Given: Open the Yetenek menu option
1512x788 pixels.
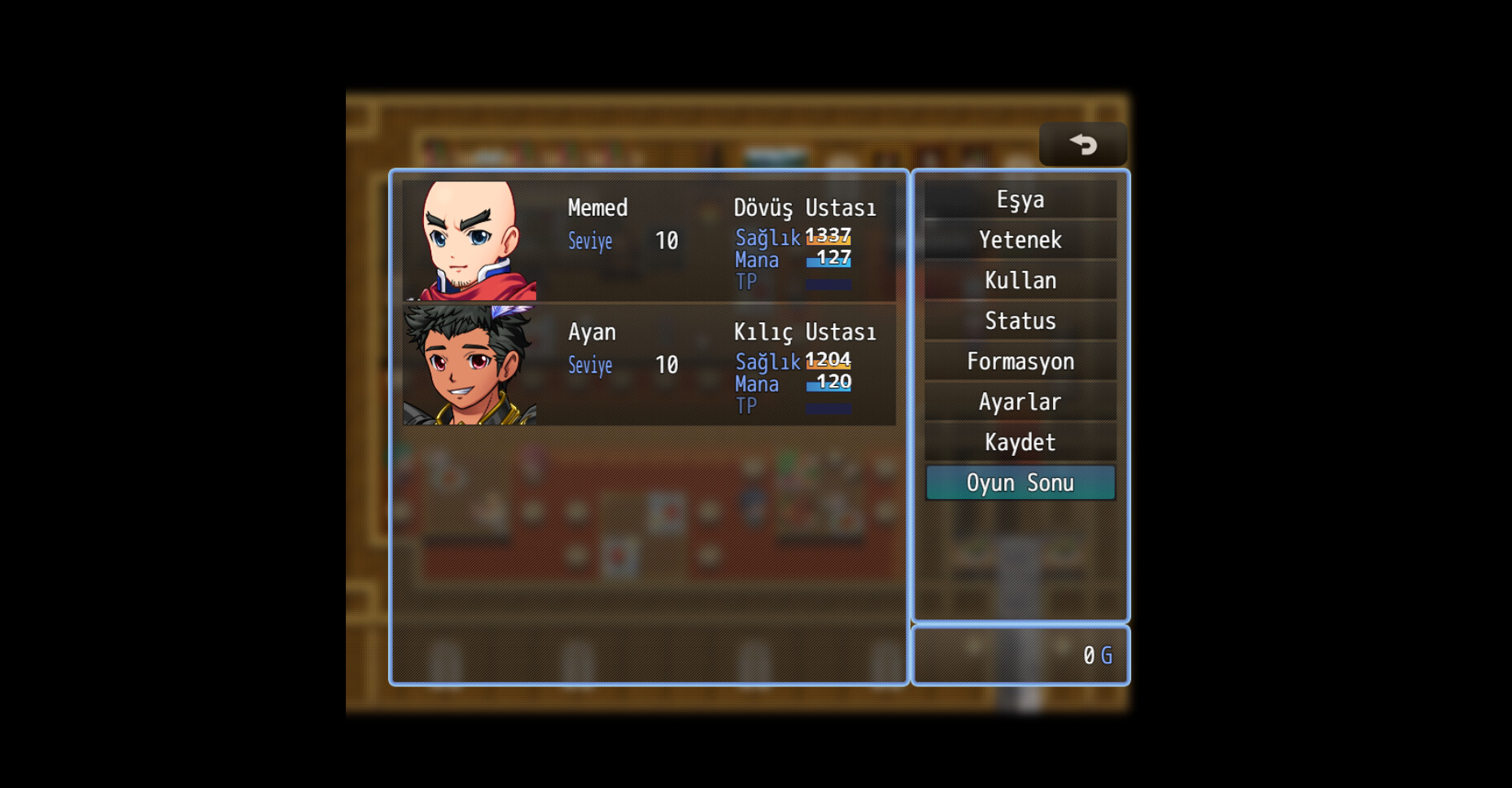Looking at the screenshot, I should click(x=1020, y=239).
